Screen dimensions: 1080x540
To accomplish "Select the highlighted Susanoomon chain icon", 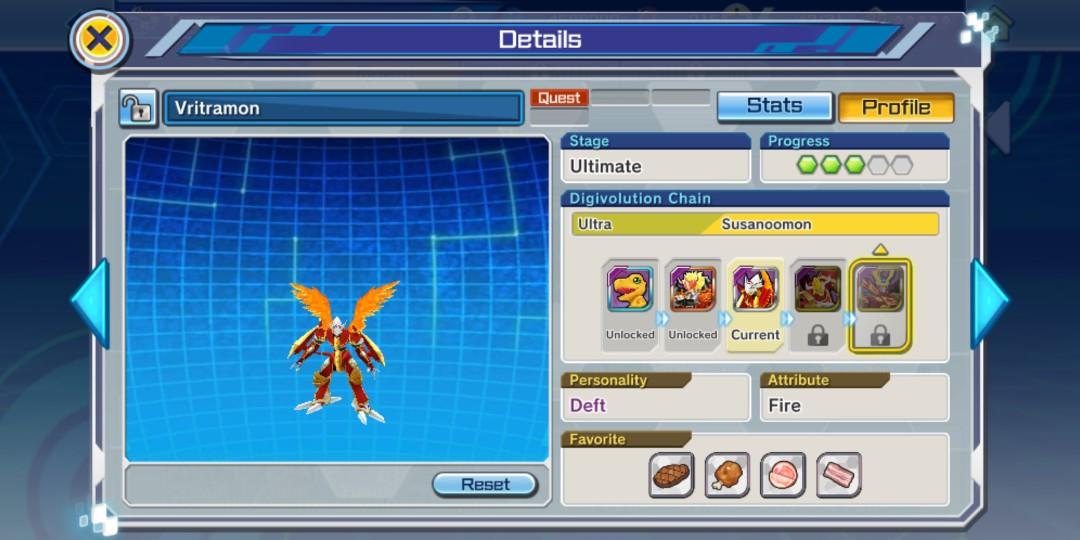I will (x=880, y=291).
